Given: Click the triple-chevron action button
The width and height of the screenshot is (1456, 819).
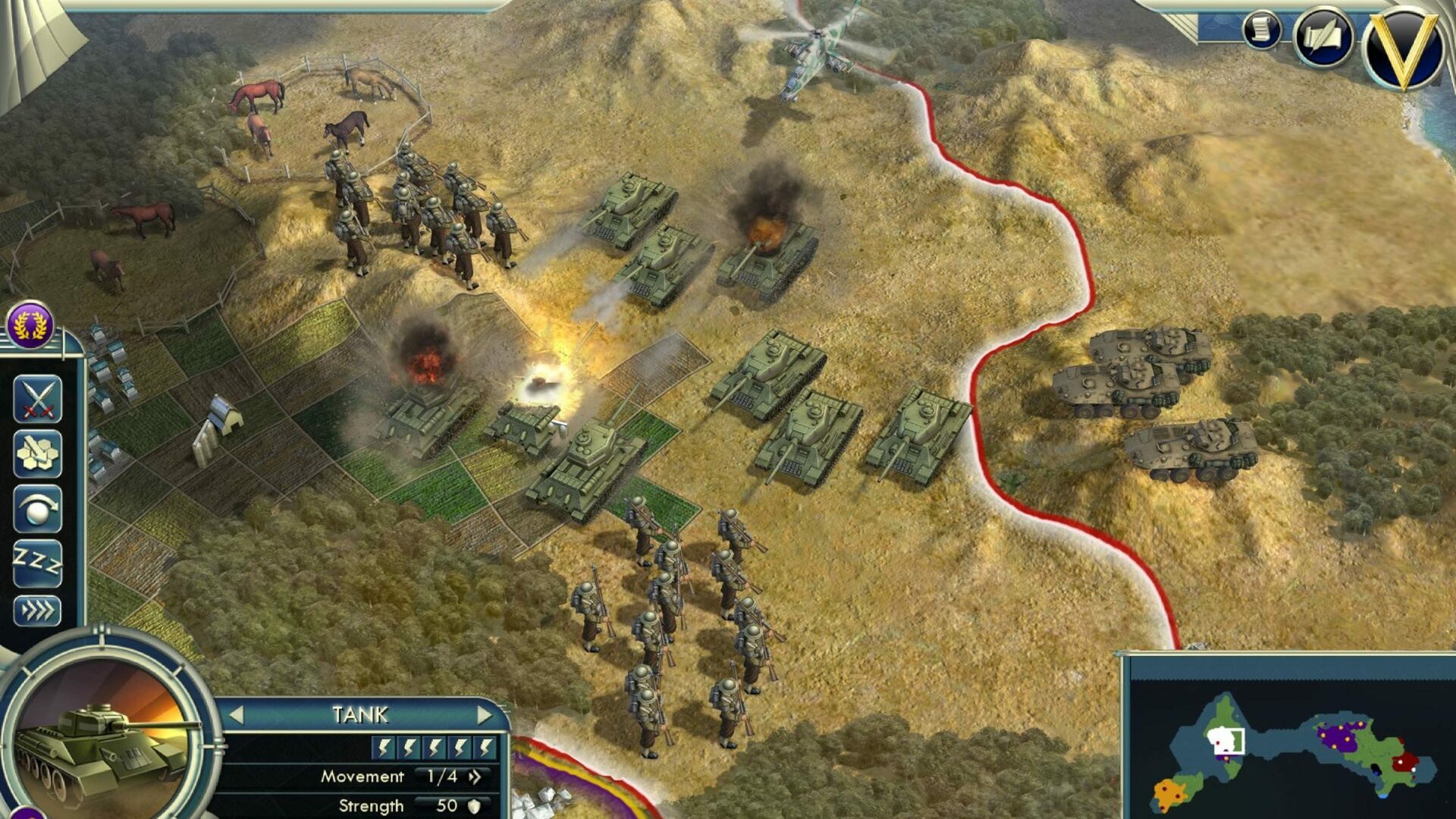Looking at the screenshot, I should tap(37, 610).
